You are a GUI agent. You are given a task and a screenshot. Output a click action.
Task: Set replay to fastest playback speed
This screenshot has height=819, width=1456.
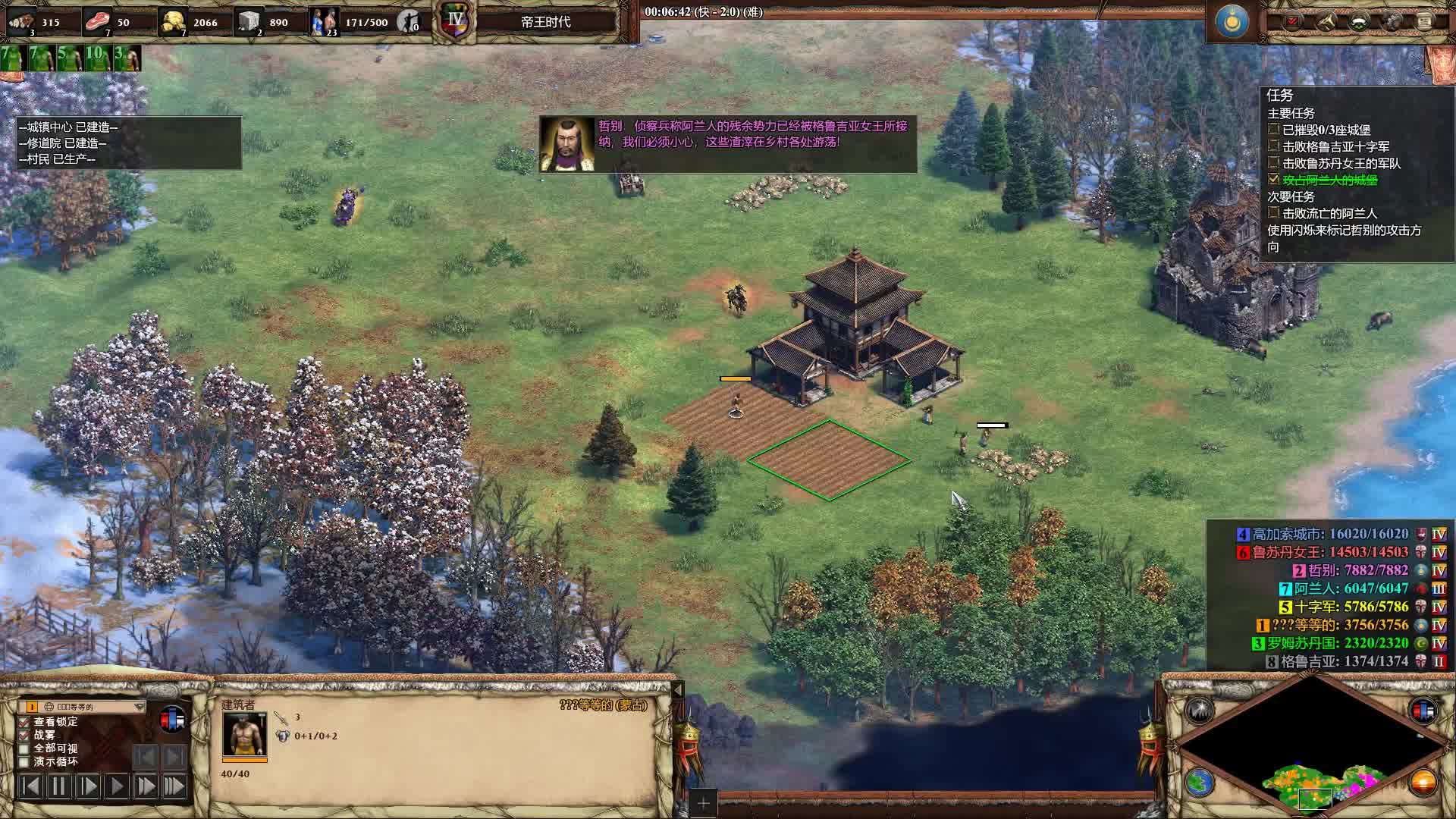174,786
